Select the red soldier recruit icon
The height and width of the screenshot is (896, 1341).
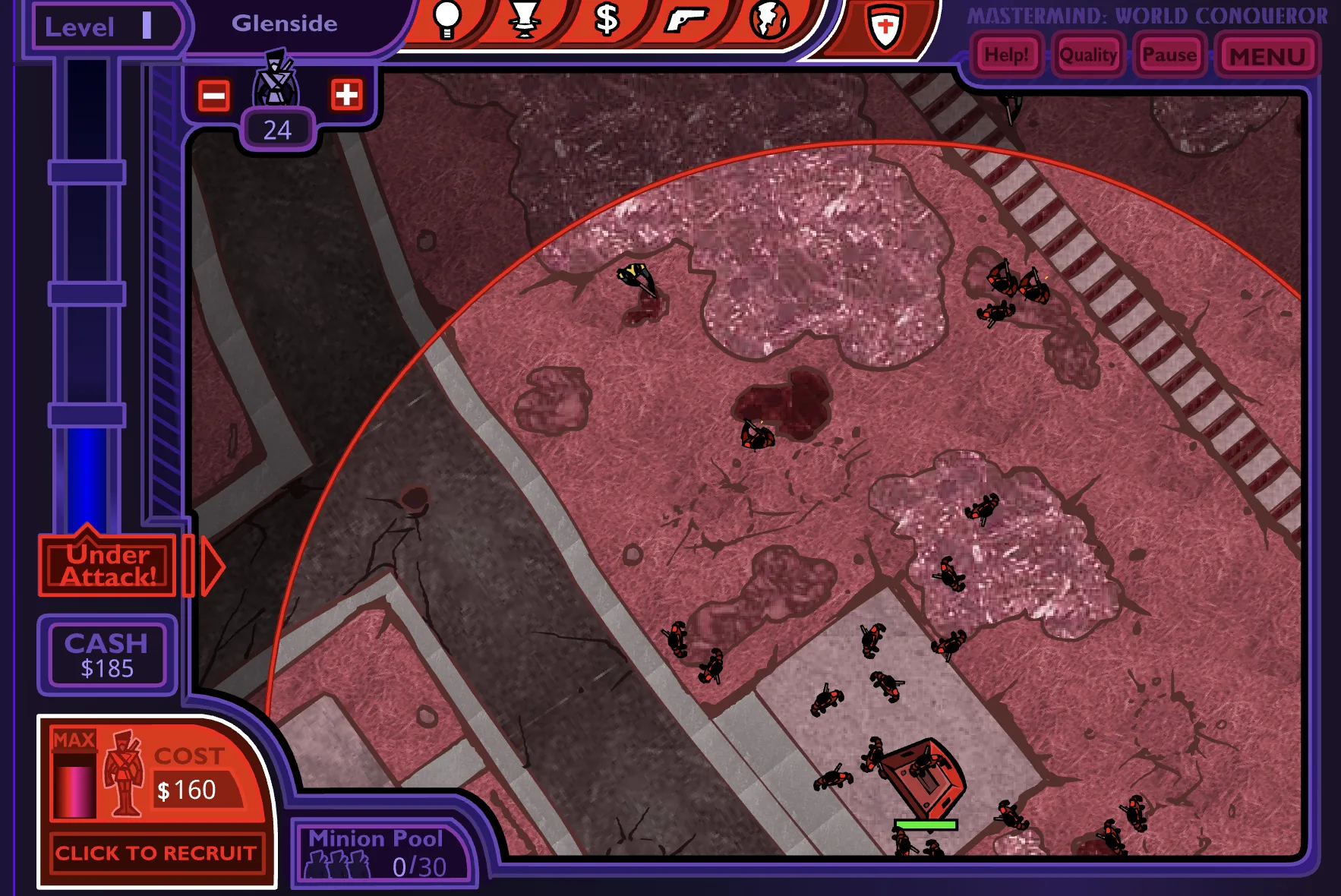[x=124, y=773]
